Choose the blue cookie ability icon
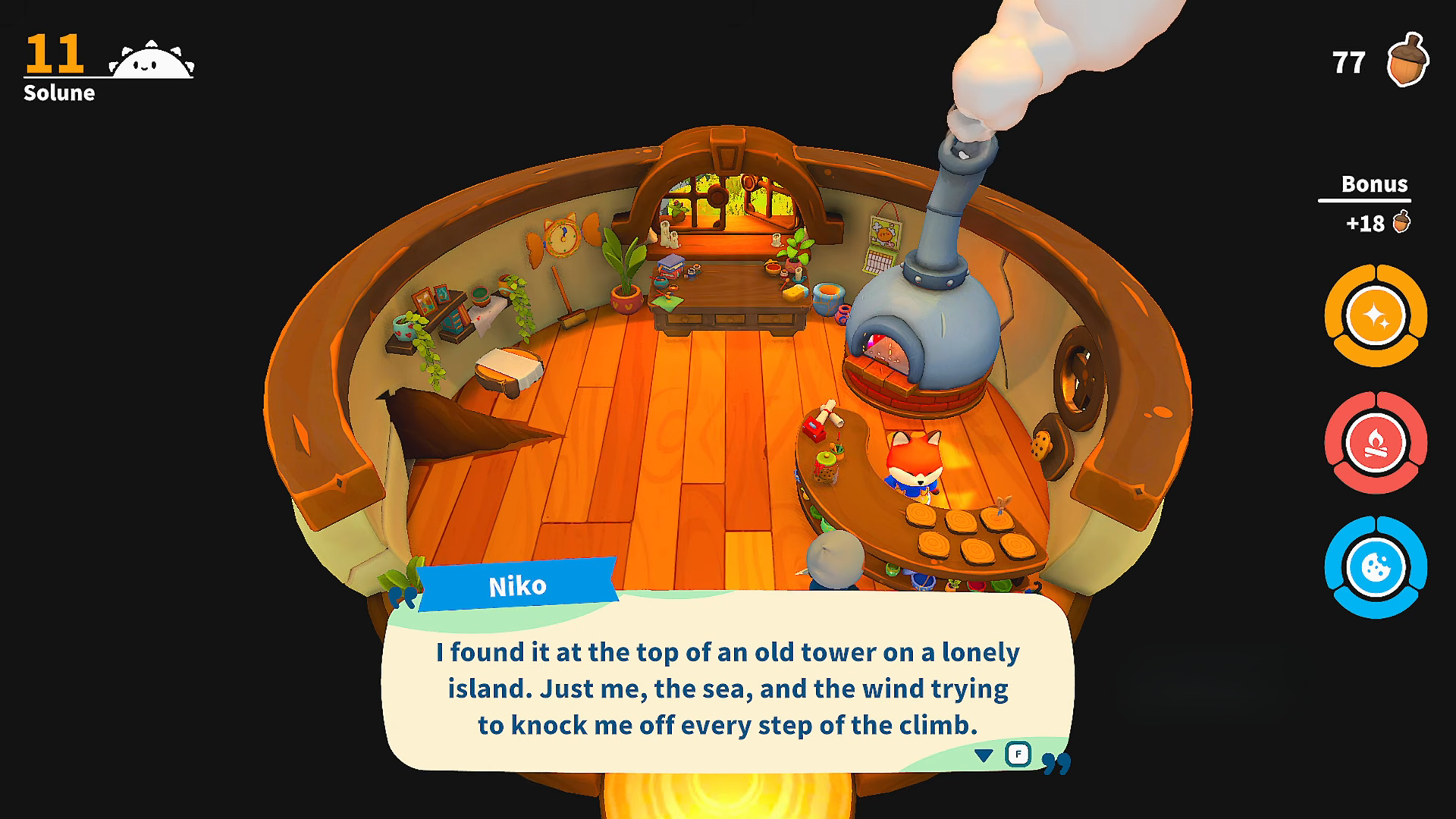This screenshot has width=1456, height=819. (1376, 568)
